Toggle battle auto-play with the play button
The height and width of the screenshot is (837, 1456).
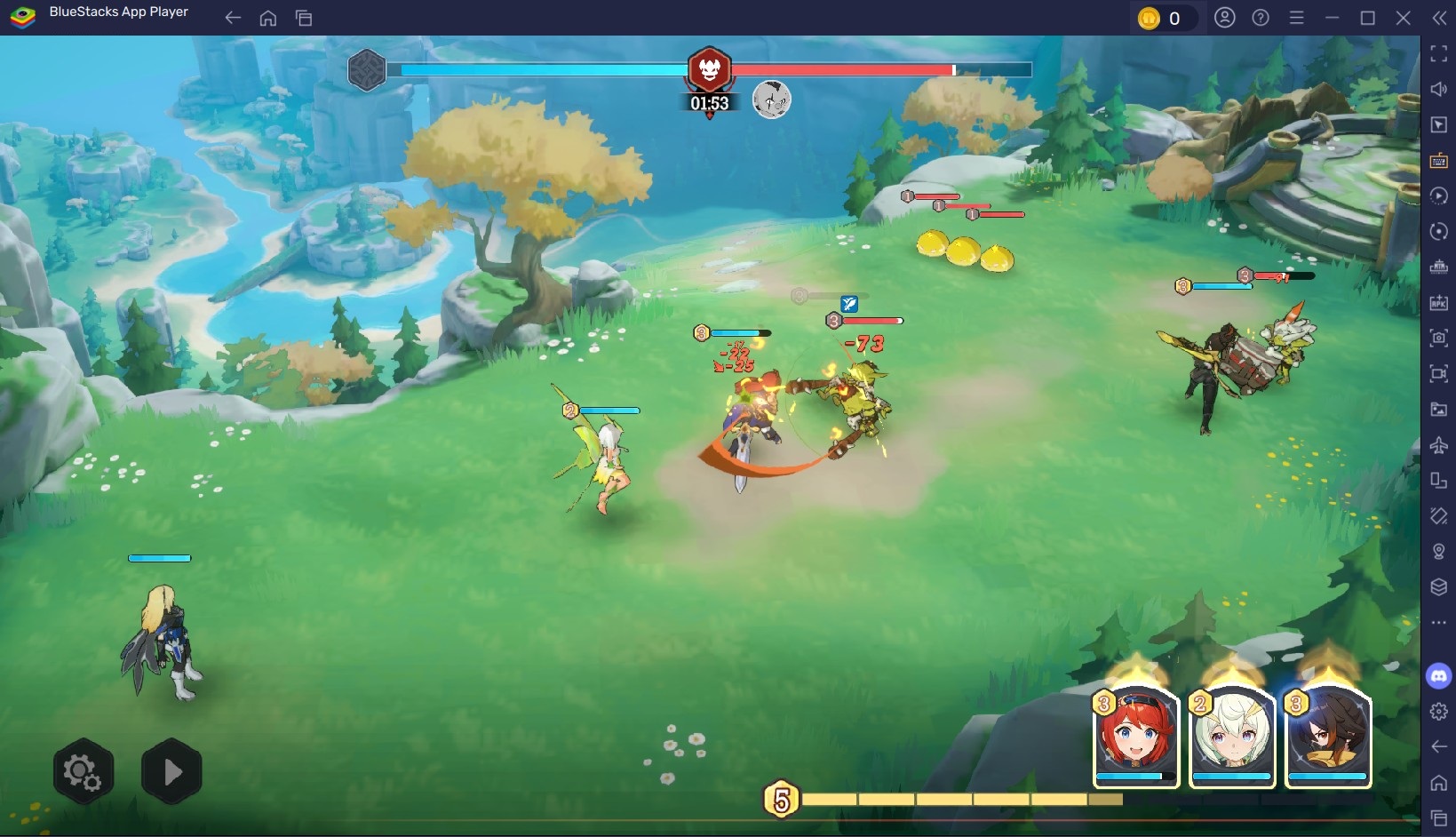(171, 771)
